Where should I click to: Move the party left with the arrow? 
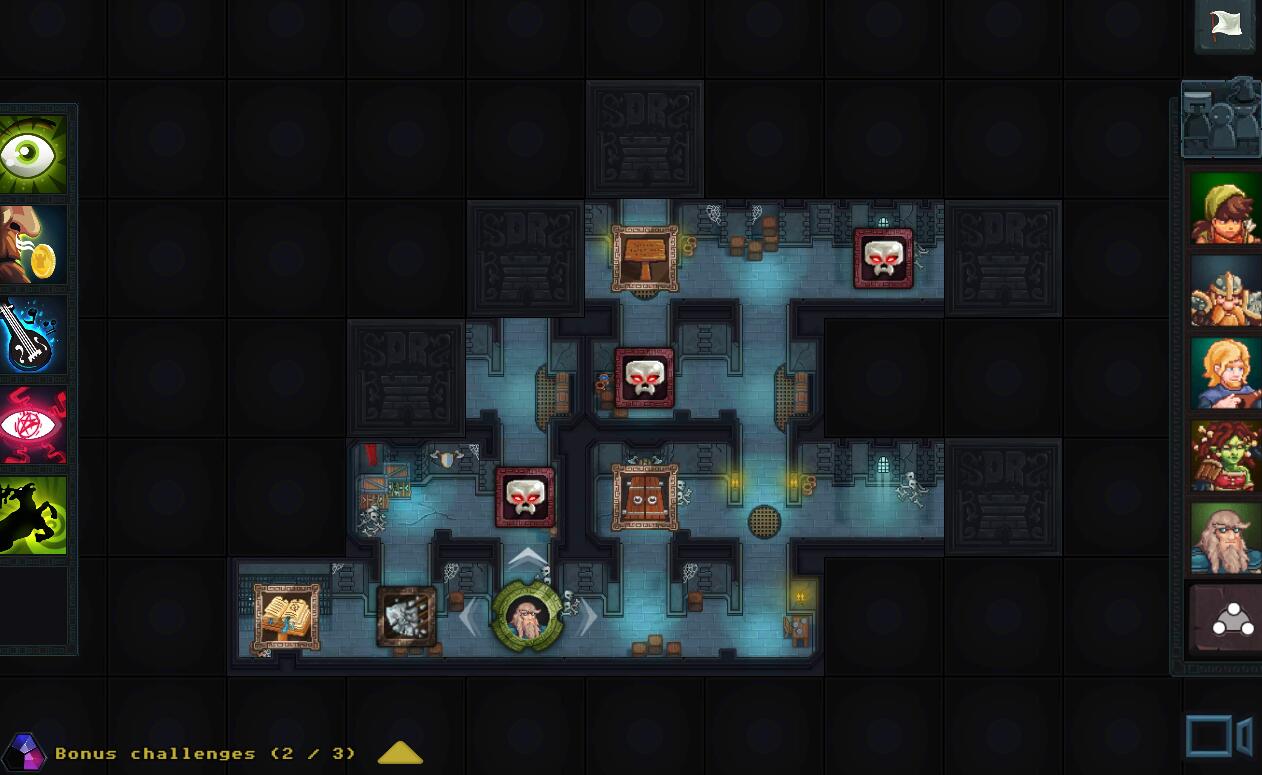pyautogui.click(x=468, y=617)
